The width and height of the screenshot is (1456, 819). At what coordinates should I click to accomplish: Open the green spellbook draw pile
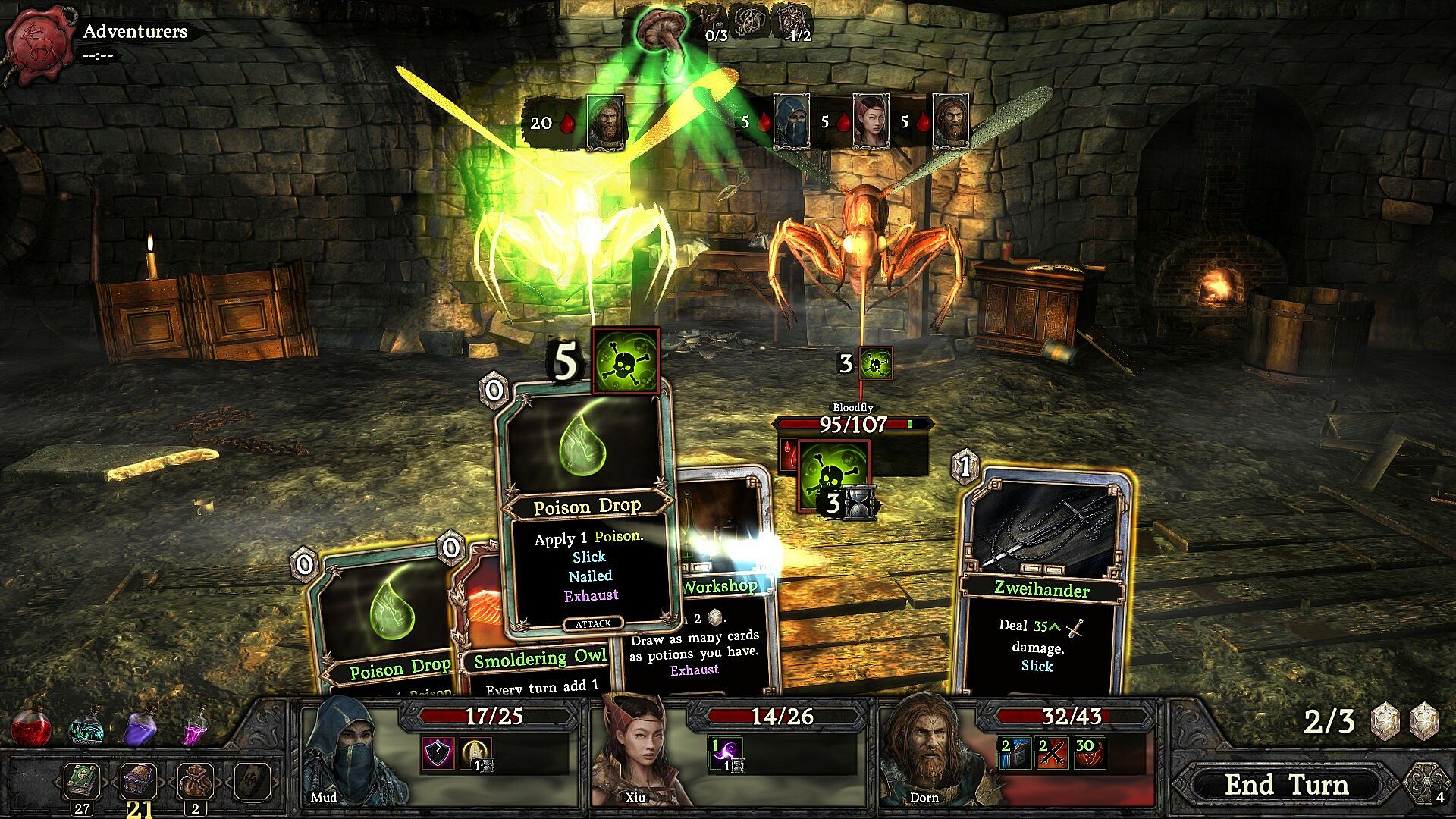[81, 781]
